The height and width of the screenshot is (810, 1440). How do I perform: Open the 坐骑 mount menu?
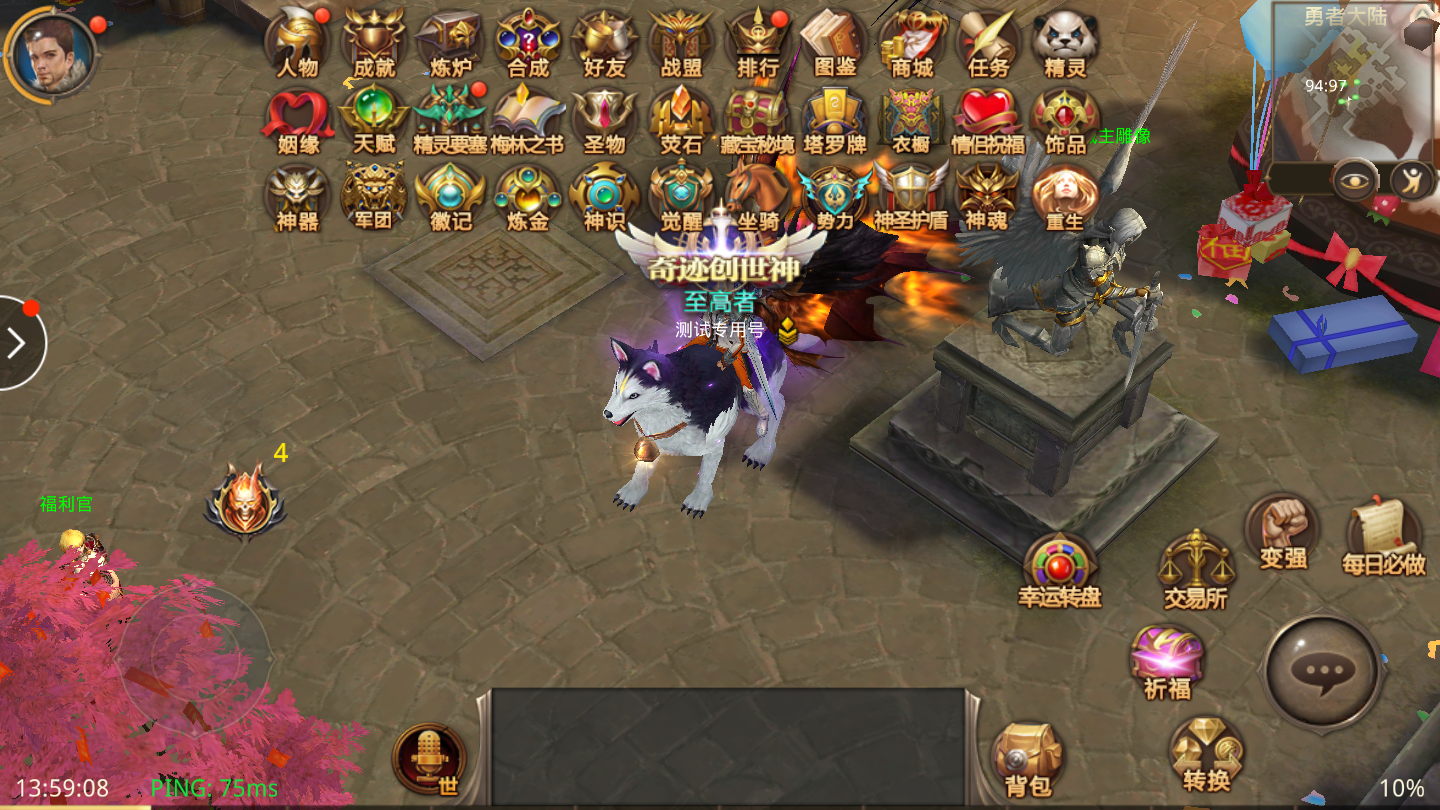pos(758,195)
